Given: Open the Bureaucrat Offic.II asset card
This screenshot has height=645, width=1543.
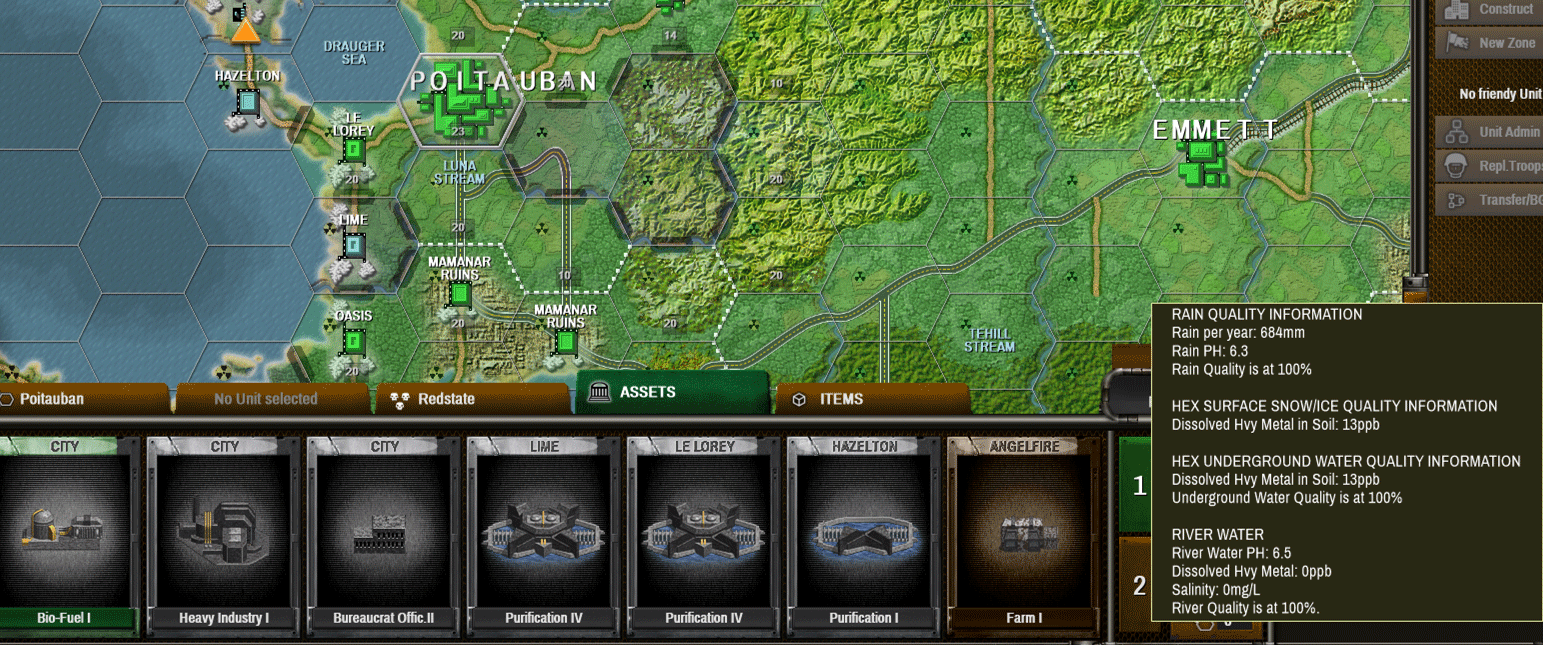Looking at the screenshot, I should pos(384,535).
